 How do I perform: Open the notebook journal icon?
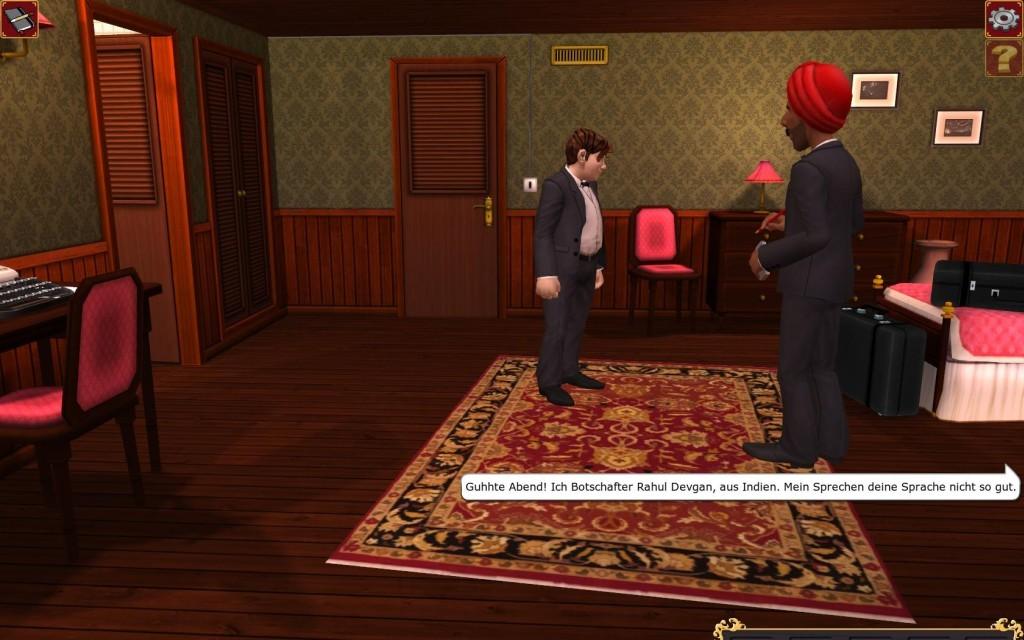tap(19, 18)
